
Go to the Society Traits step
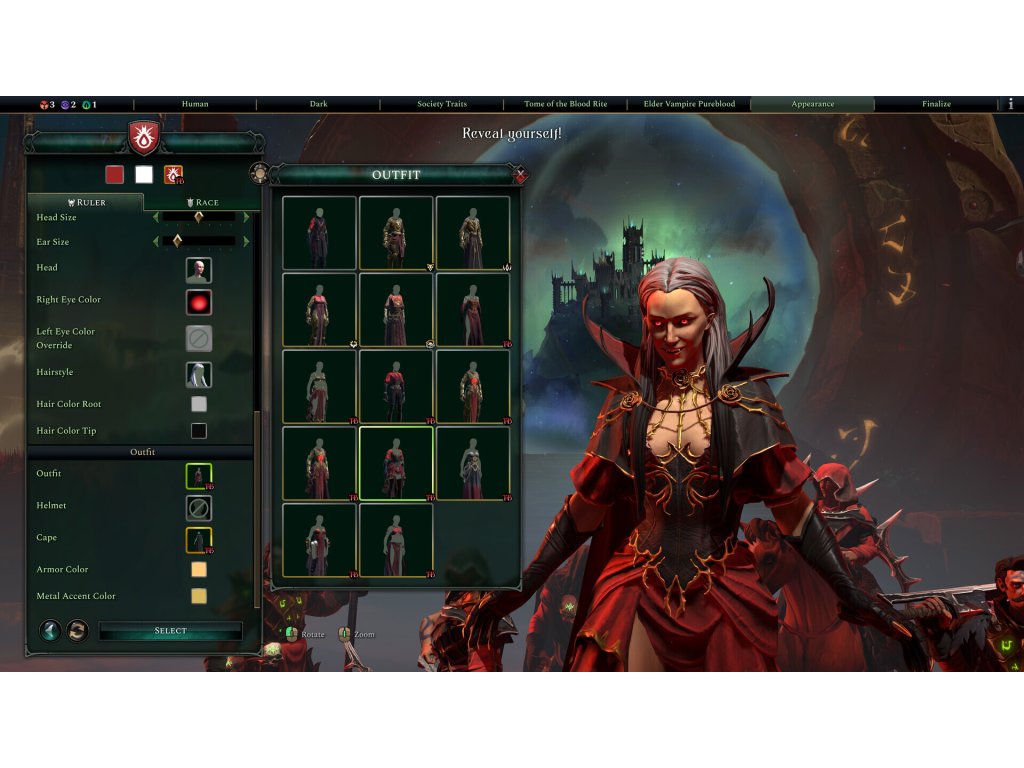click(442, 104)
